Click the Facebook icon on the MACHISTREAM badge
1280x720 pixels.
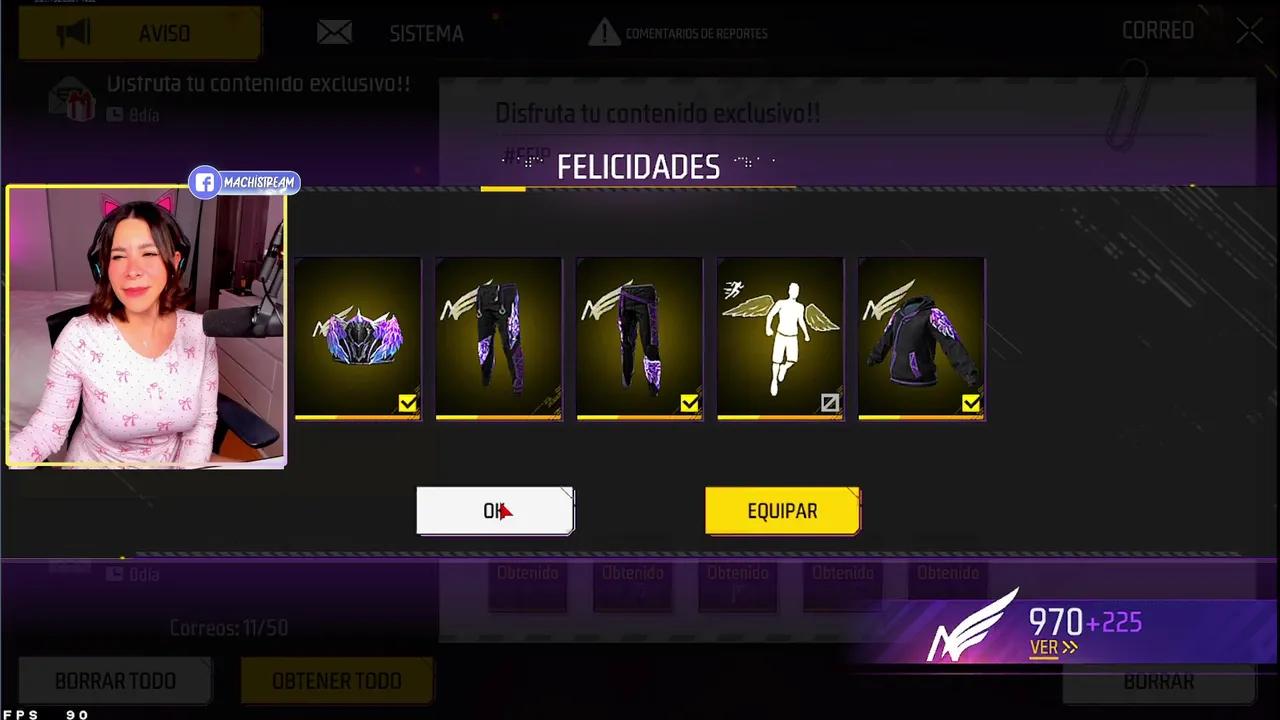pyautogui.click(x=204, y=182)
